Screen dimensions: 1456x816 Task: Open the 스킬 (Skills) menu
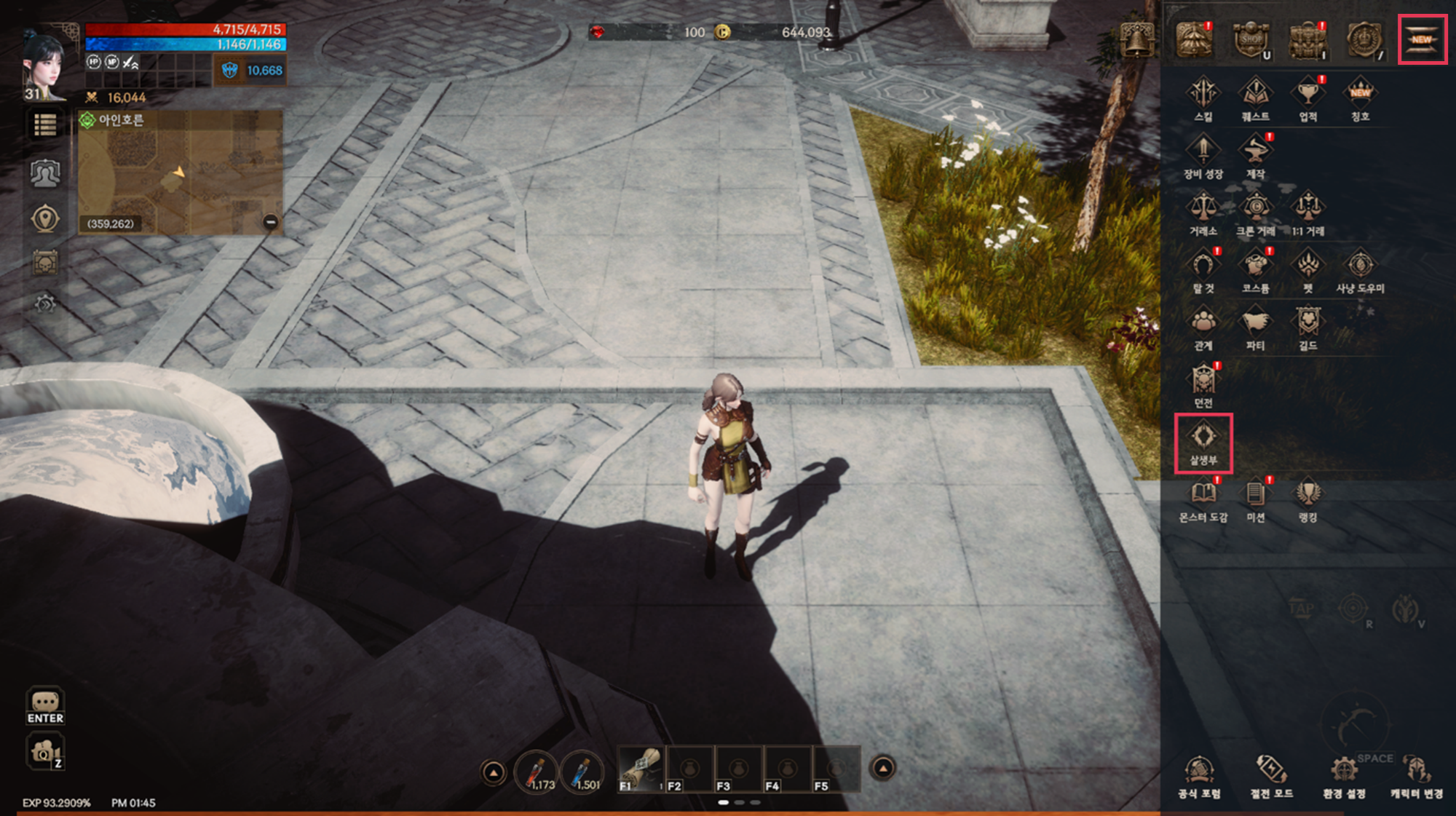[1203, 99]
